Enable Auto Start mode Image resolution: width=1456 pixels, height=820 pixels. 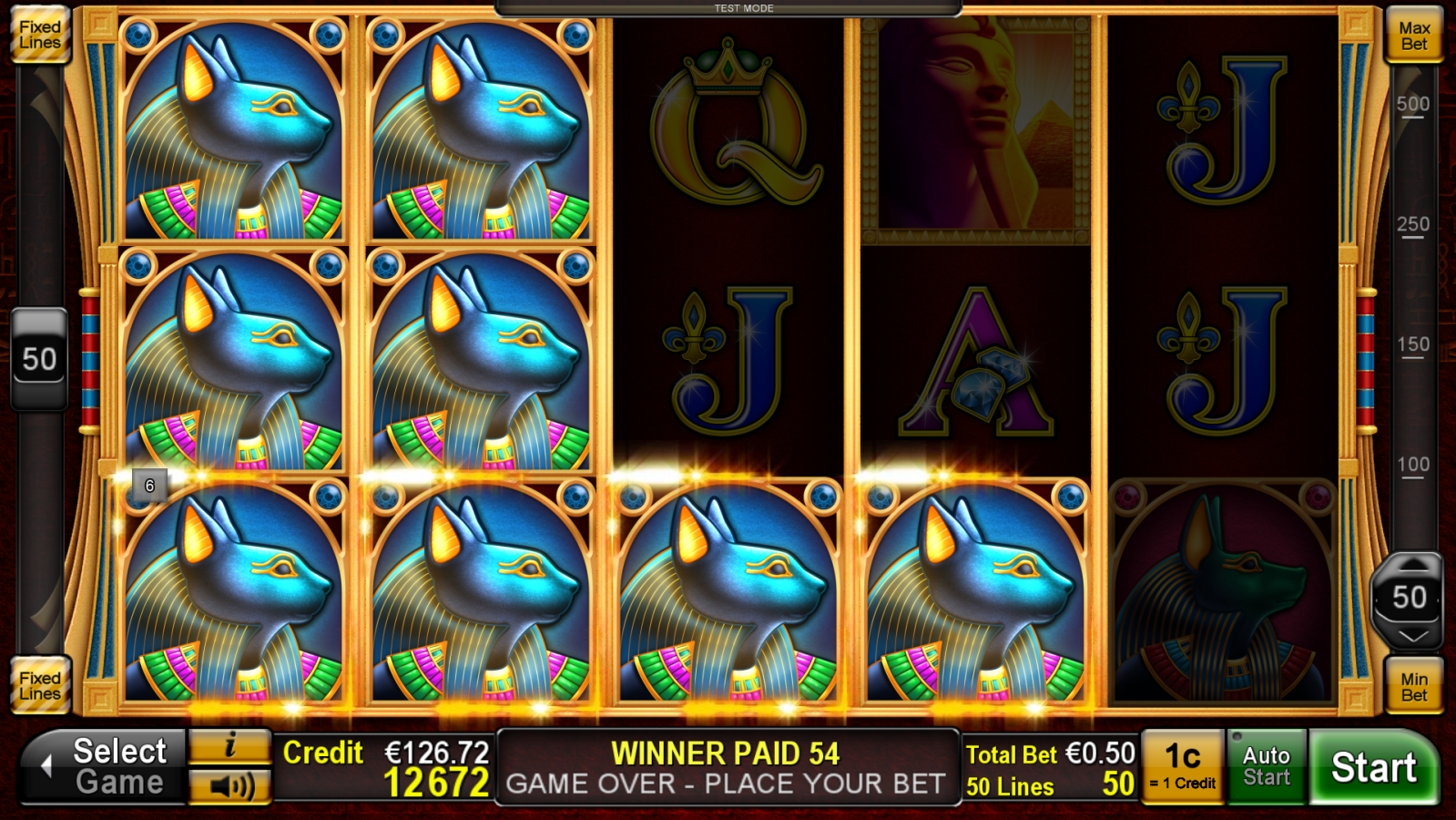pos(1266,764)
